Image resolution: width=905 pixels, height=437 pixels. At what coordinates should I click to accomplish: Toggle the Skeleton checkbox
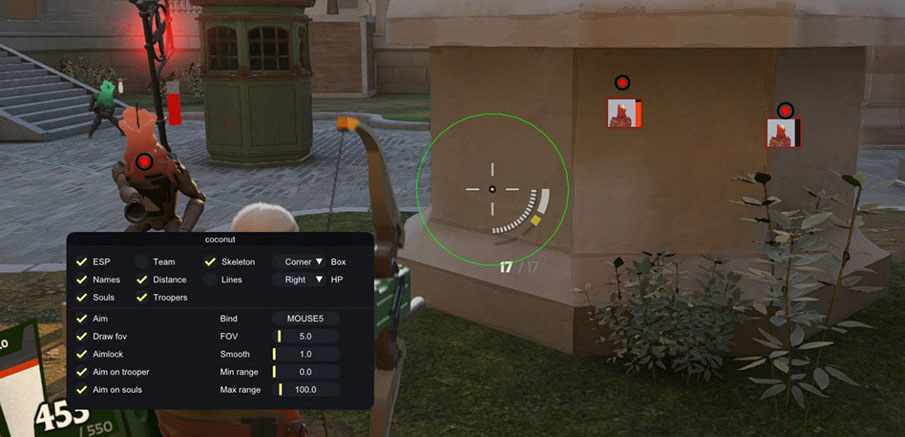click(x=211, y=262)
